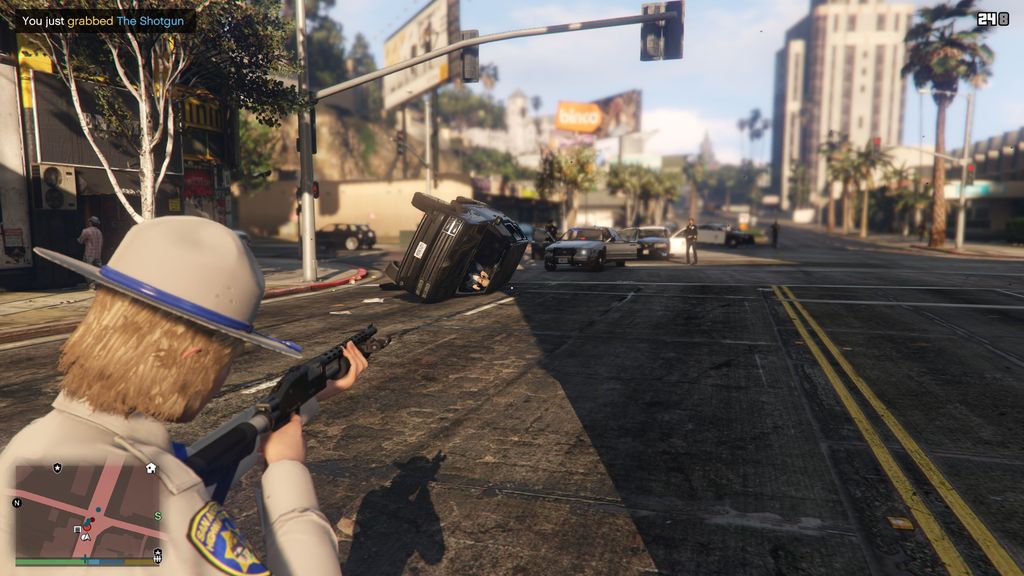Viewport: 1024px width, 576px height.
Task: Click the North compass marker on minimap
Action: [x=17, y=502]
